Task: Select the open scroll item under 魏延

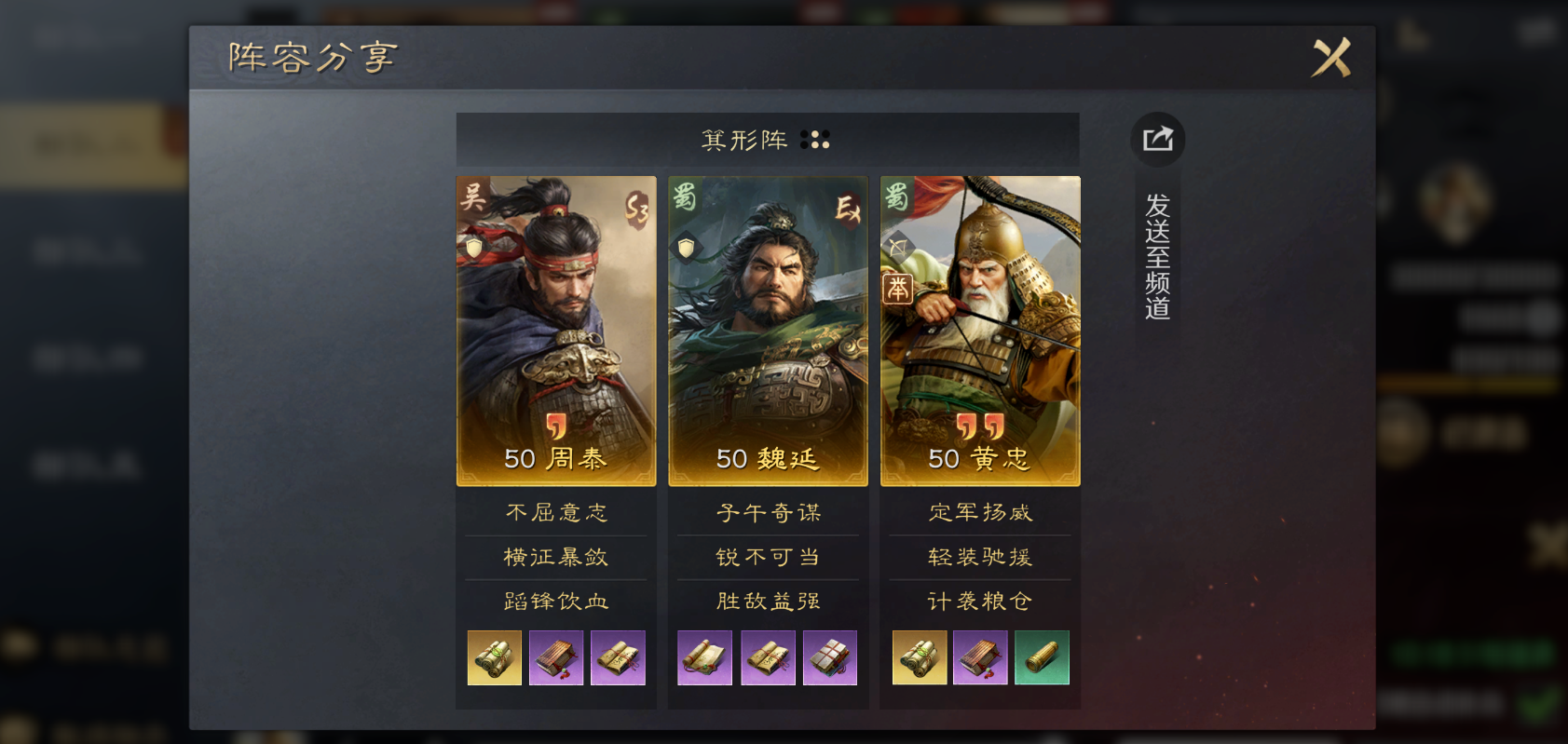Action: point(705,657)
